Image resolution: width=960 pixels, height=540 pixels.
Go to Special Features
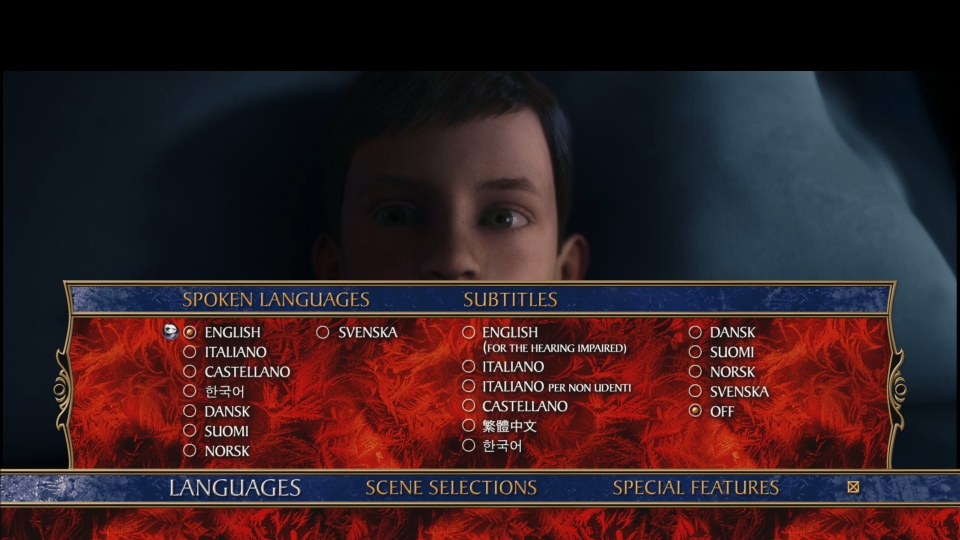(695, 488)
